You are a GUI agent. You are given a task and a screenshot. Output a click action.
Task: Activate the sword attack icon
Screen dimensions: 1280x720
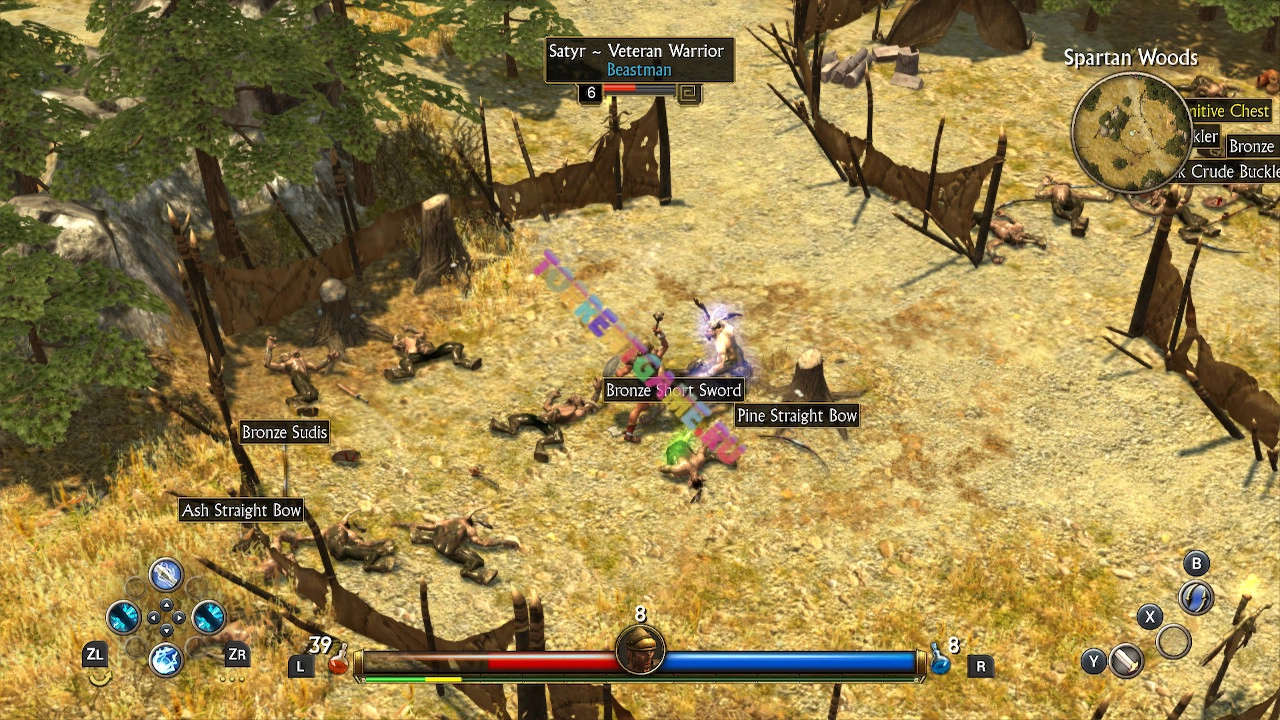[1127, 661]
